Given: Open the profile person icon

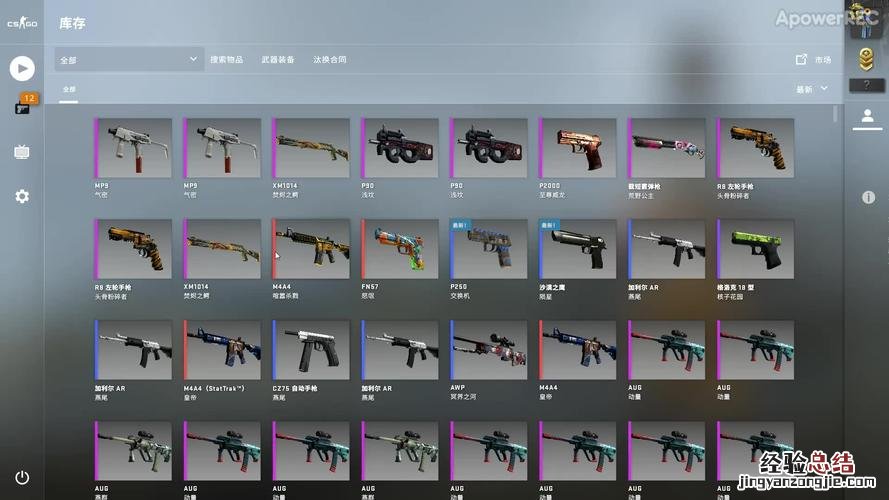Looking at the screenshot, I should pyautogui.click(x=866, y=117).
